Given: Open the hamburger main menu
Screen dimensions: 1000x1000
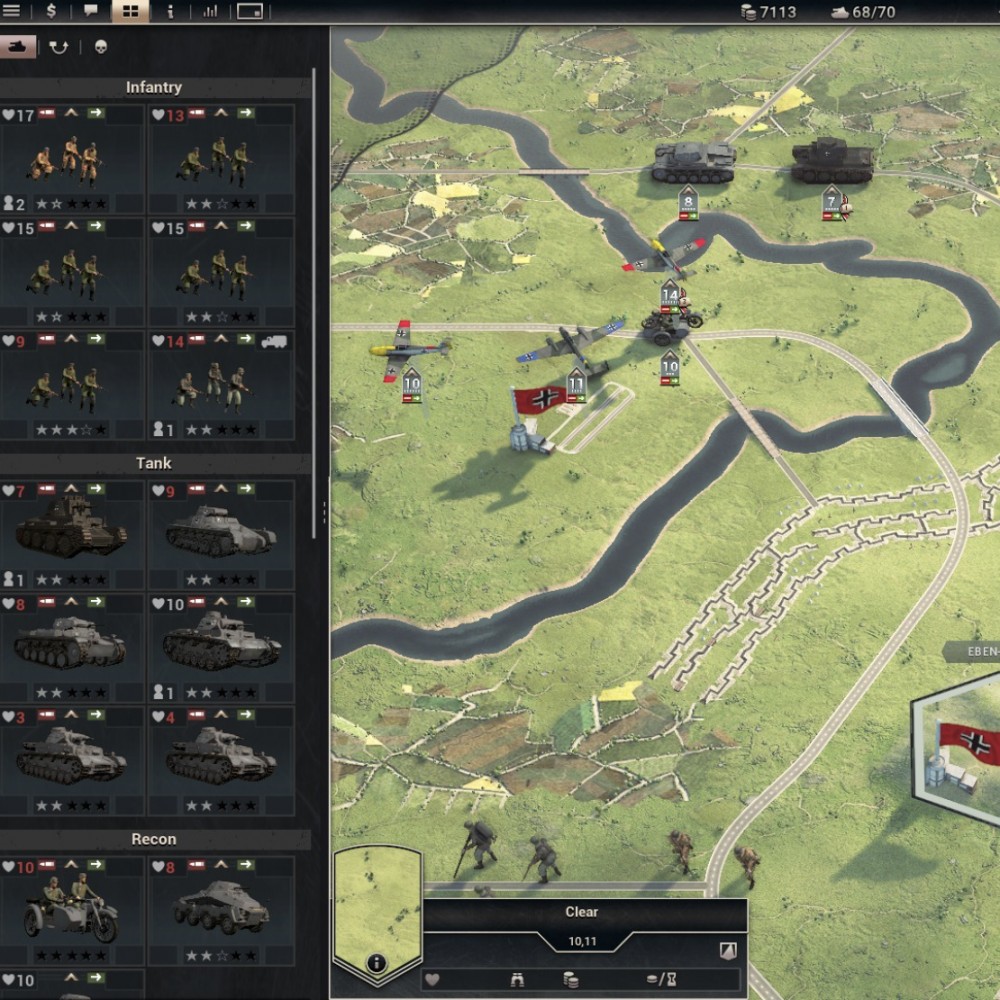Looking at the screenshot, I should click(x=12, y=11).
